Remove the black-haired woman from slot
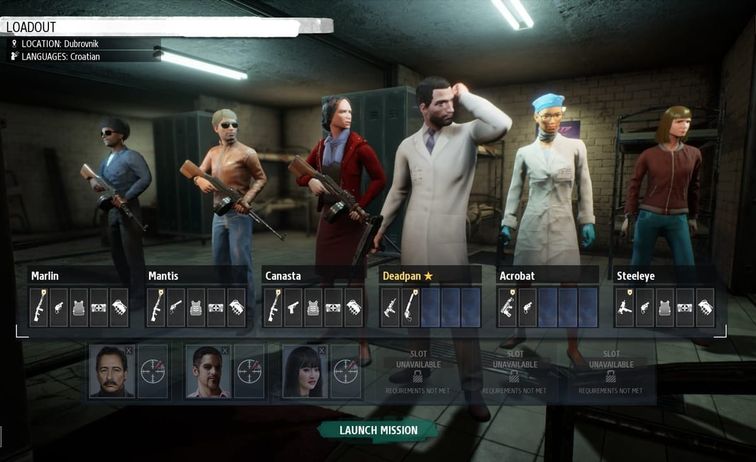 [x=324, y=350]
